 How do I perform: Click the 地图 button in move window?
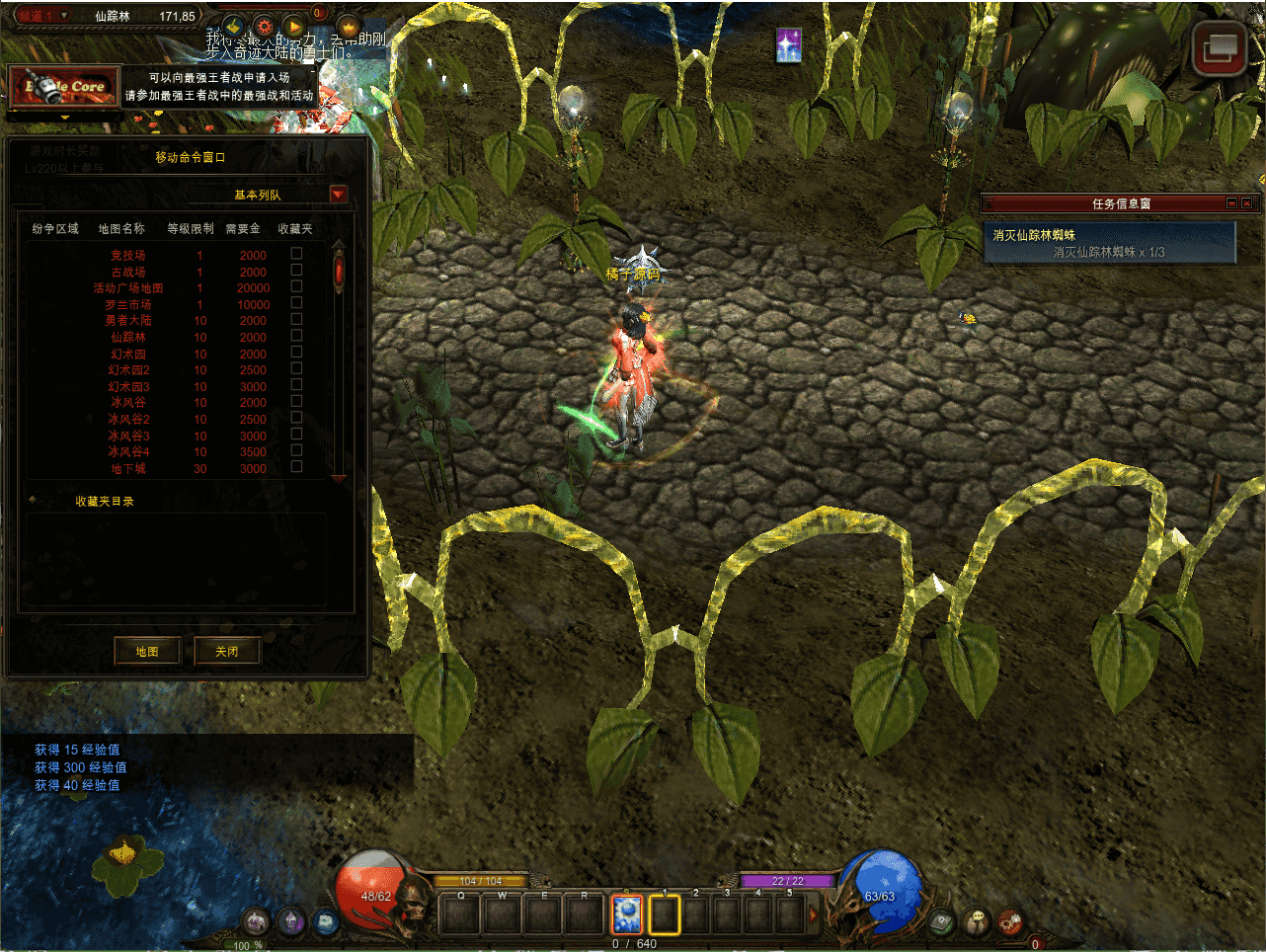point(147,651)
